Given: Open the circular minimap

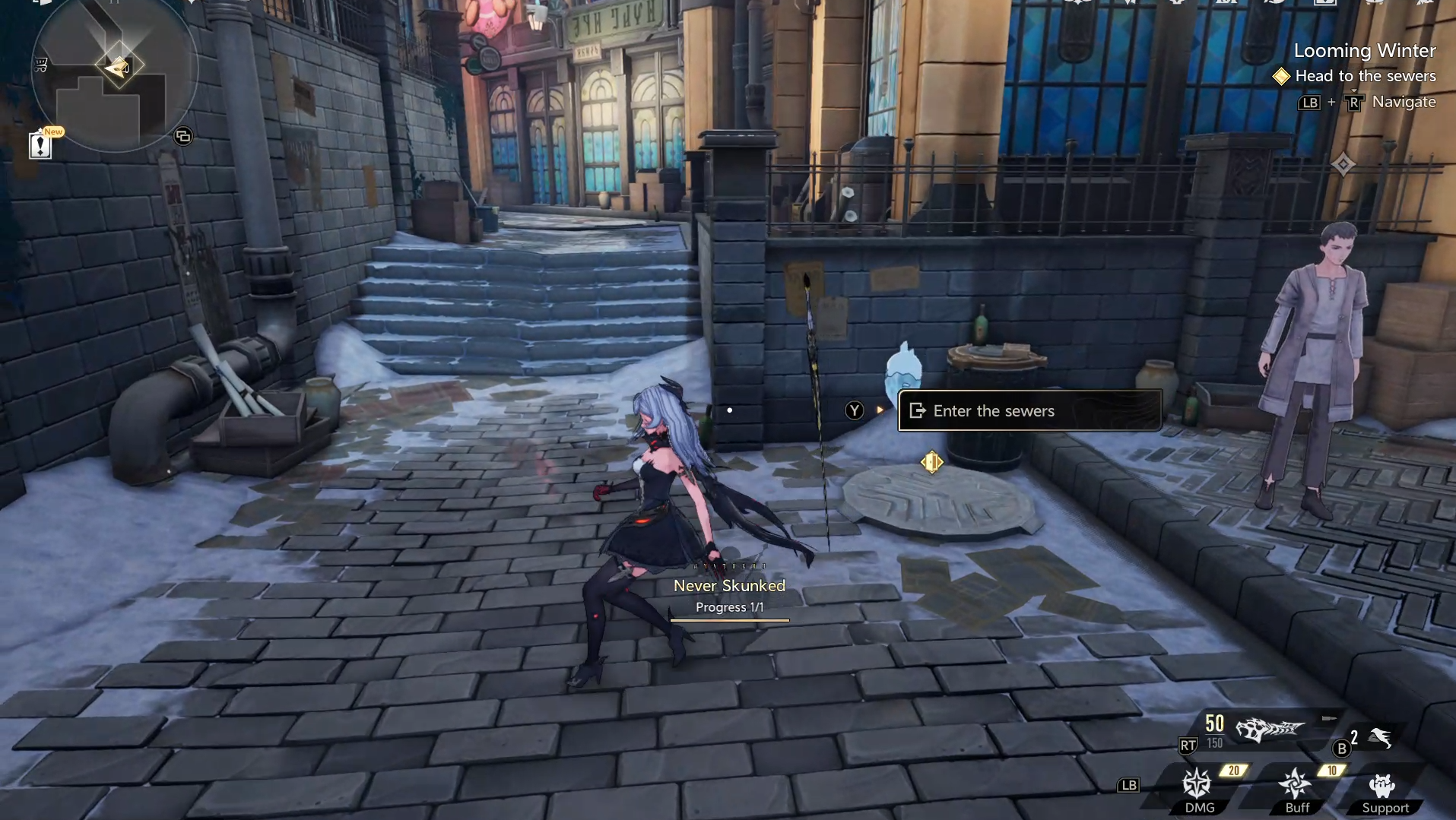Looking at the screenshot, I should point(116,72).
